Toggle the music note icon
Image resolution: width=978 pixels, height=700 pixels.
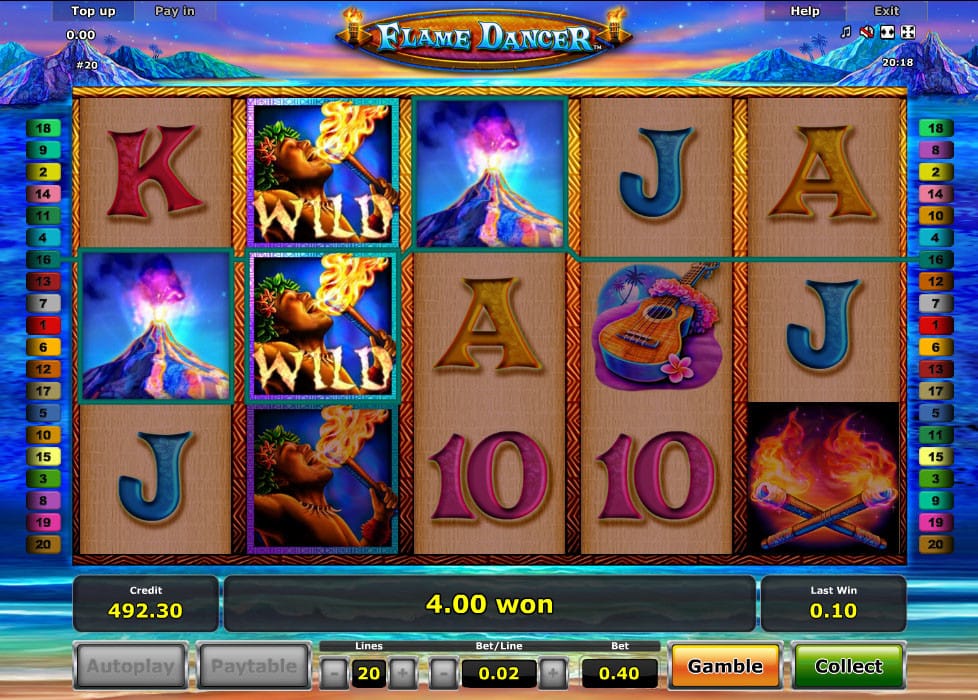tap(846, 32)
